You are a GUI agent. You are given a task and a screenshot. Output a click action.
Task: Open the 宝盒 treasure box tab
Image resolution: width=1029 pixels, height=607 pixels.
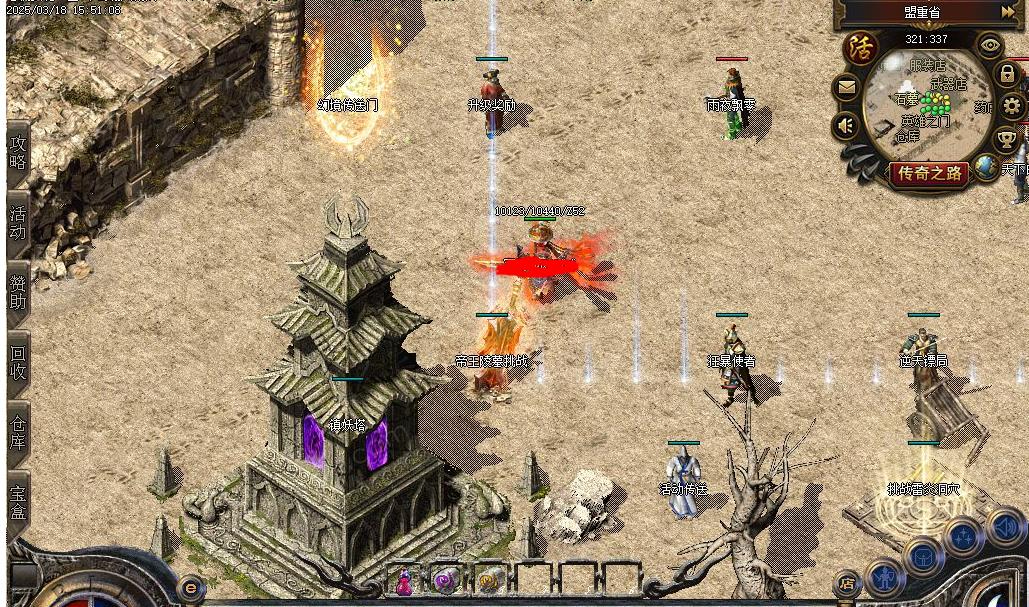pos(18,502)
